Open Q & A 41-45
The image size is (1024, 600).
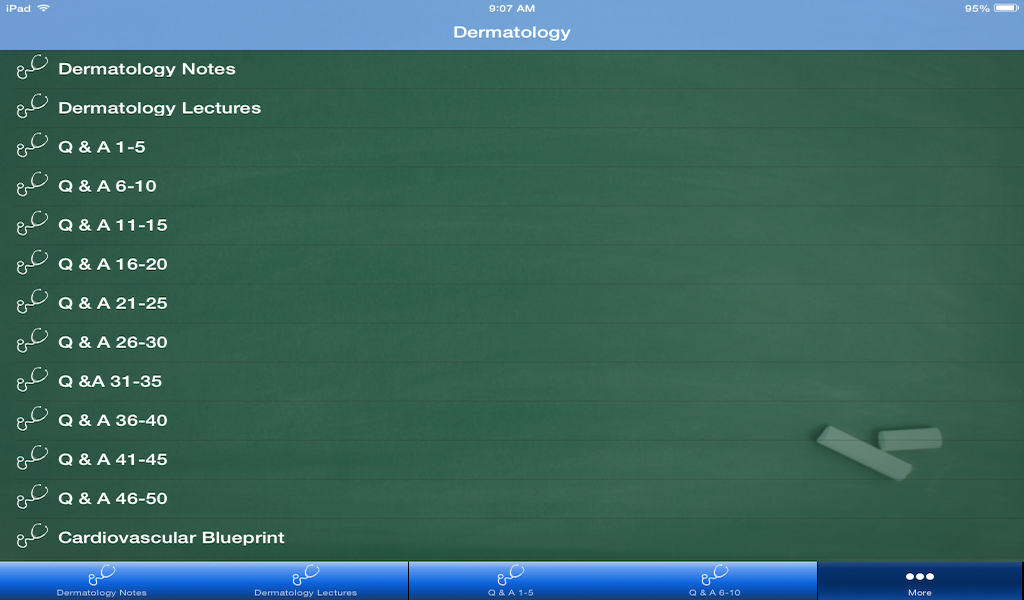click(x=113, y=459)
